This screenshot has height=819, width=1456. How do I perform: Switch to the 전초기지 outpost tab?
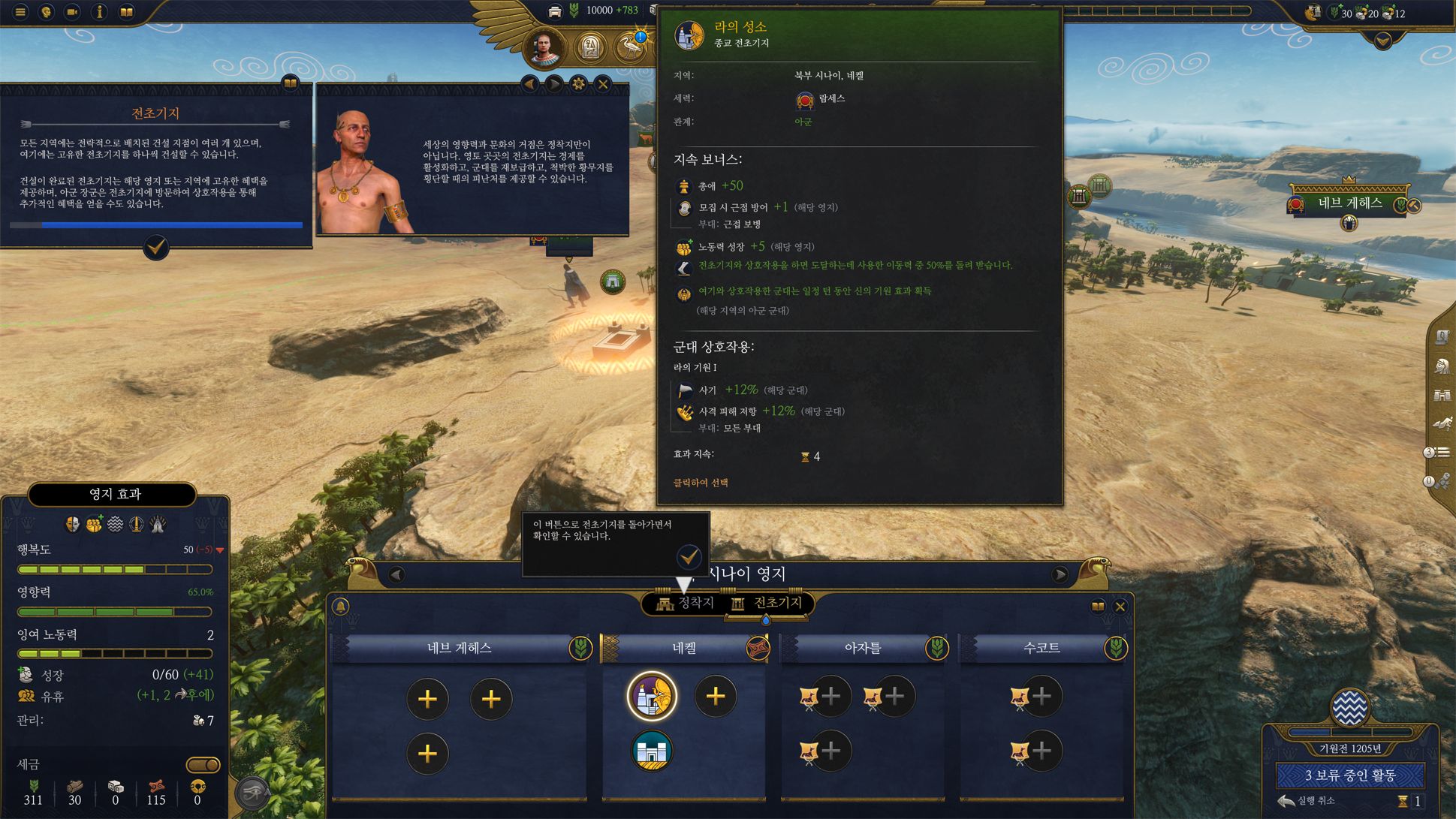coord(769,604)
